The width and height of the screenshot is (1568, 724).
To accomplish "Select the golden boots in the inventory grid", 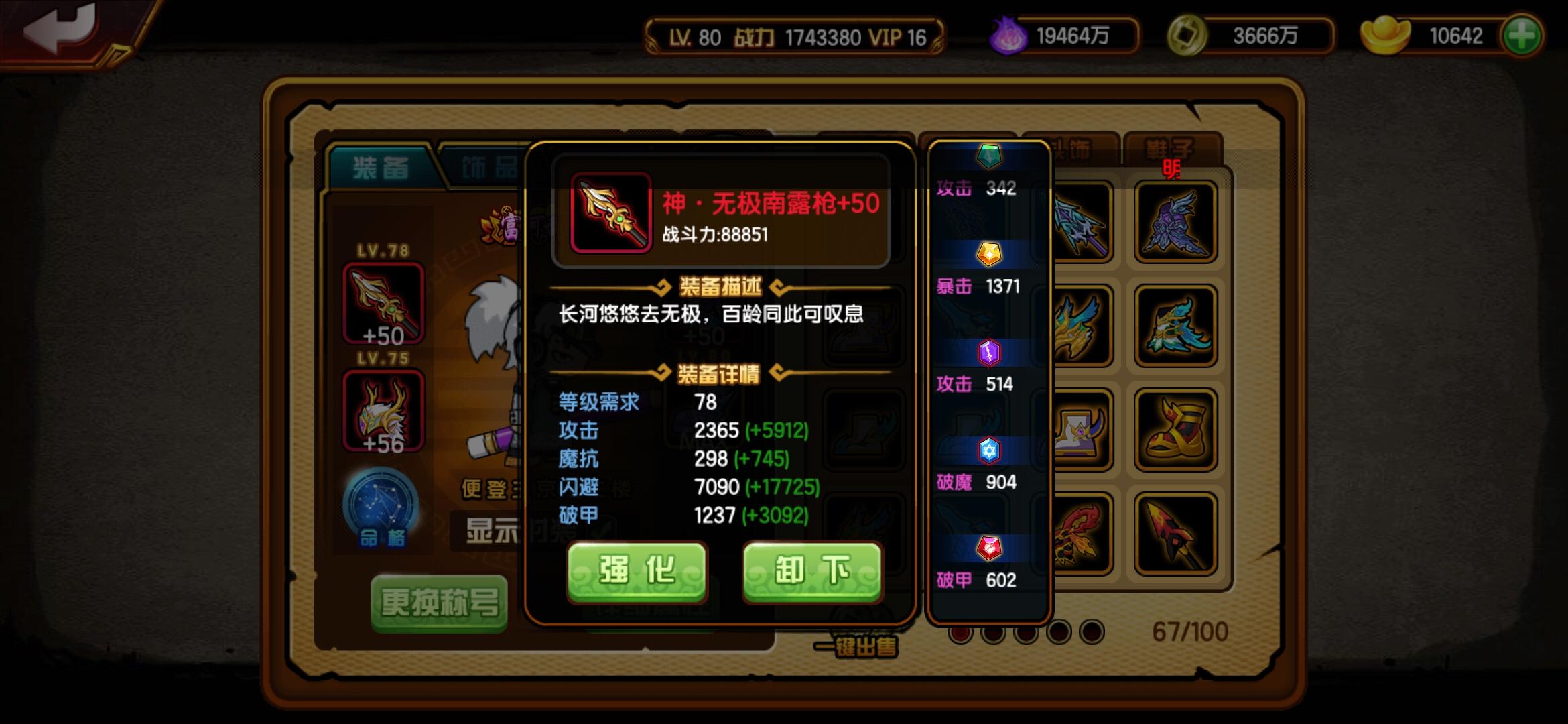I will coord(1176,429).
